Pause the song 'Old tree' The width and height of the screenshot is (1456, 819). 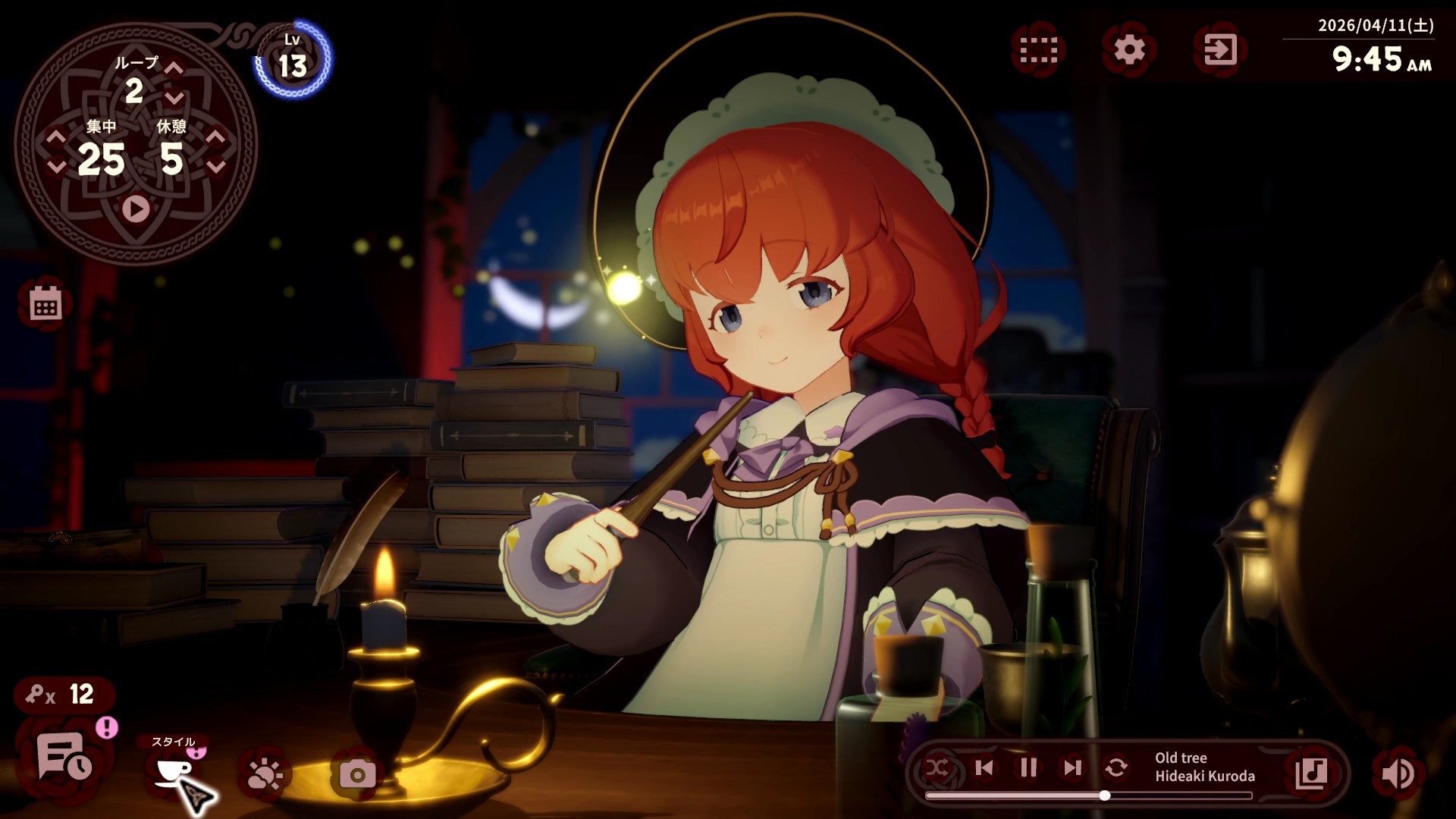pos(1028,768)
